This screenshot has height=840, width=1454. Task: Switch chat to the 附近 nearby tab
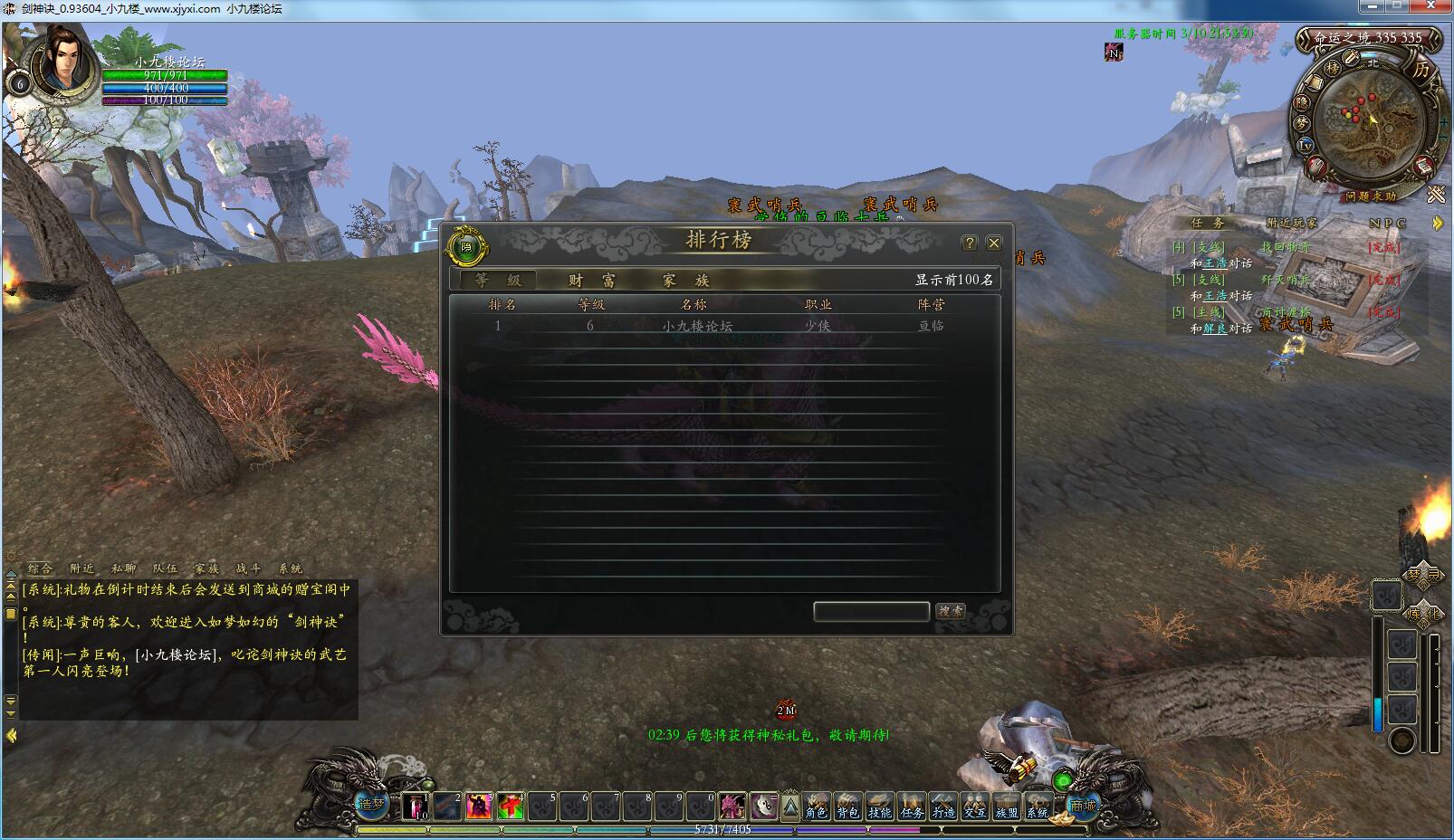(x=81, y=568)
